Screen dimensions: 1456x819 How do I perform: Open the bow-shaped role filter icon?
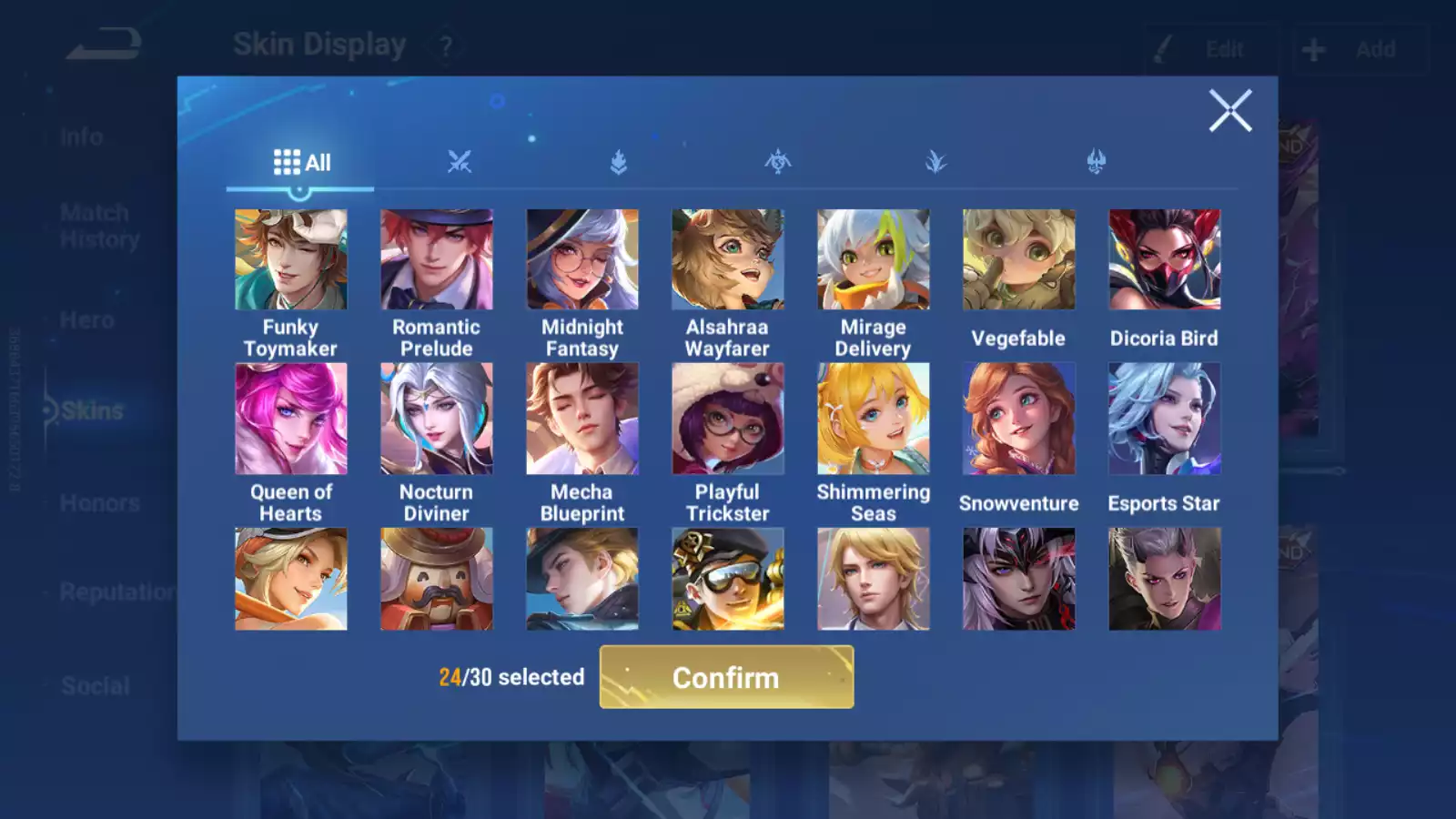(778, 161)
